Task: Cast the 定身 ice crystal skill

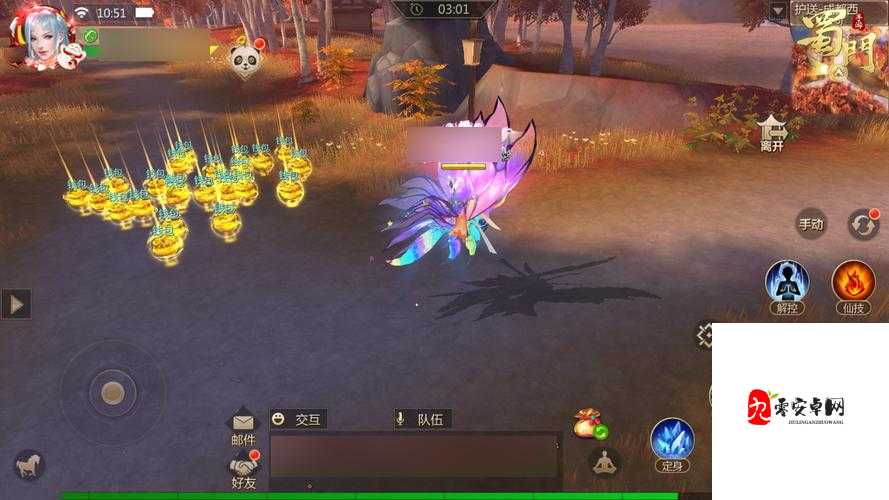Action: pyautogui.click(x=672, y=441)
